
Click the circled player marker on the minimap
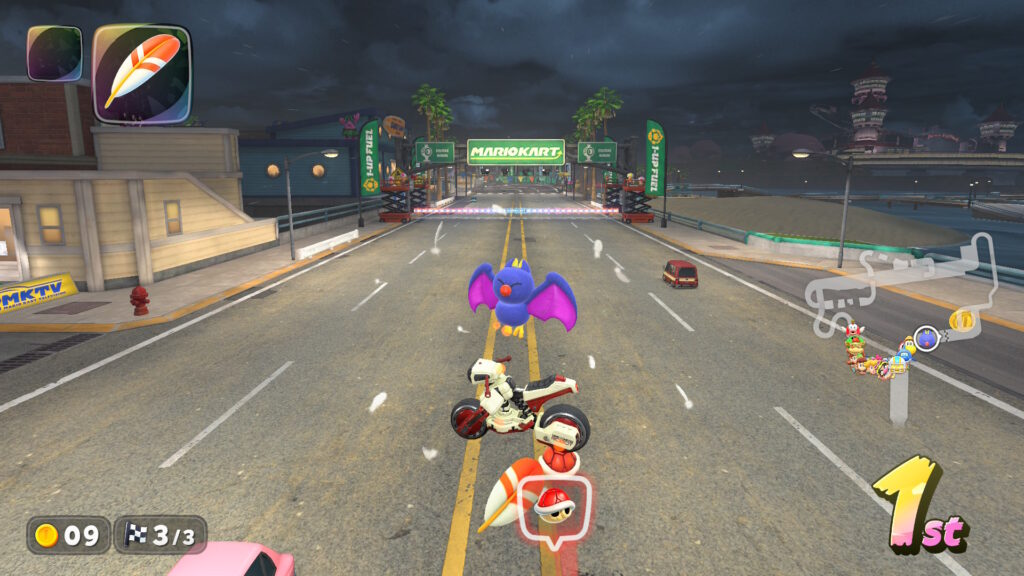click(x=927, y=339)
